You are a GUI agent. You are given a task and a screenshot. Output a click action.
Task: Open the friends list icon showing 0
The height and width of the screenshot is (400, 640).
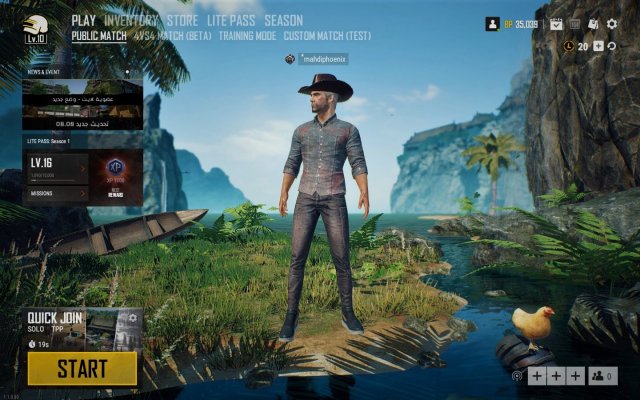pyautogui.click(x=603, y=376)
